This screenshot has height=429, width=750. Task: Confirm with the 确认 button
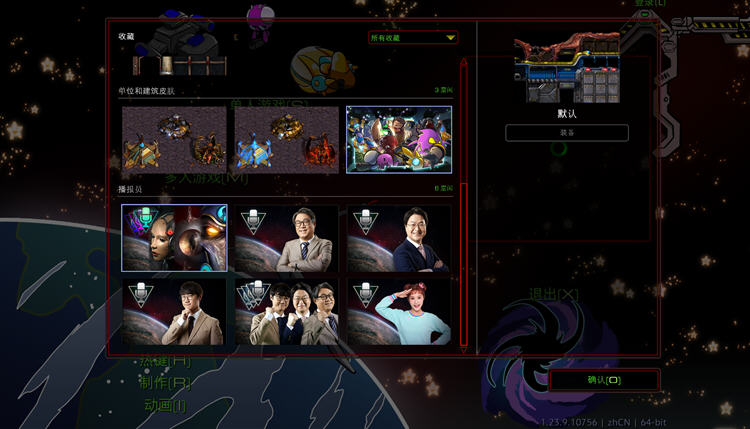click(x=604, y=380)
